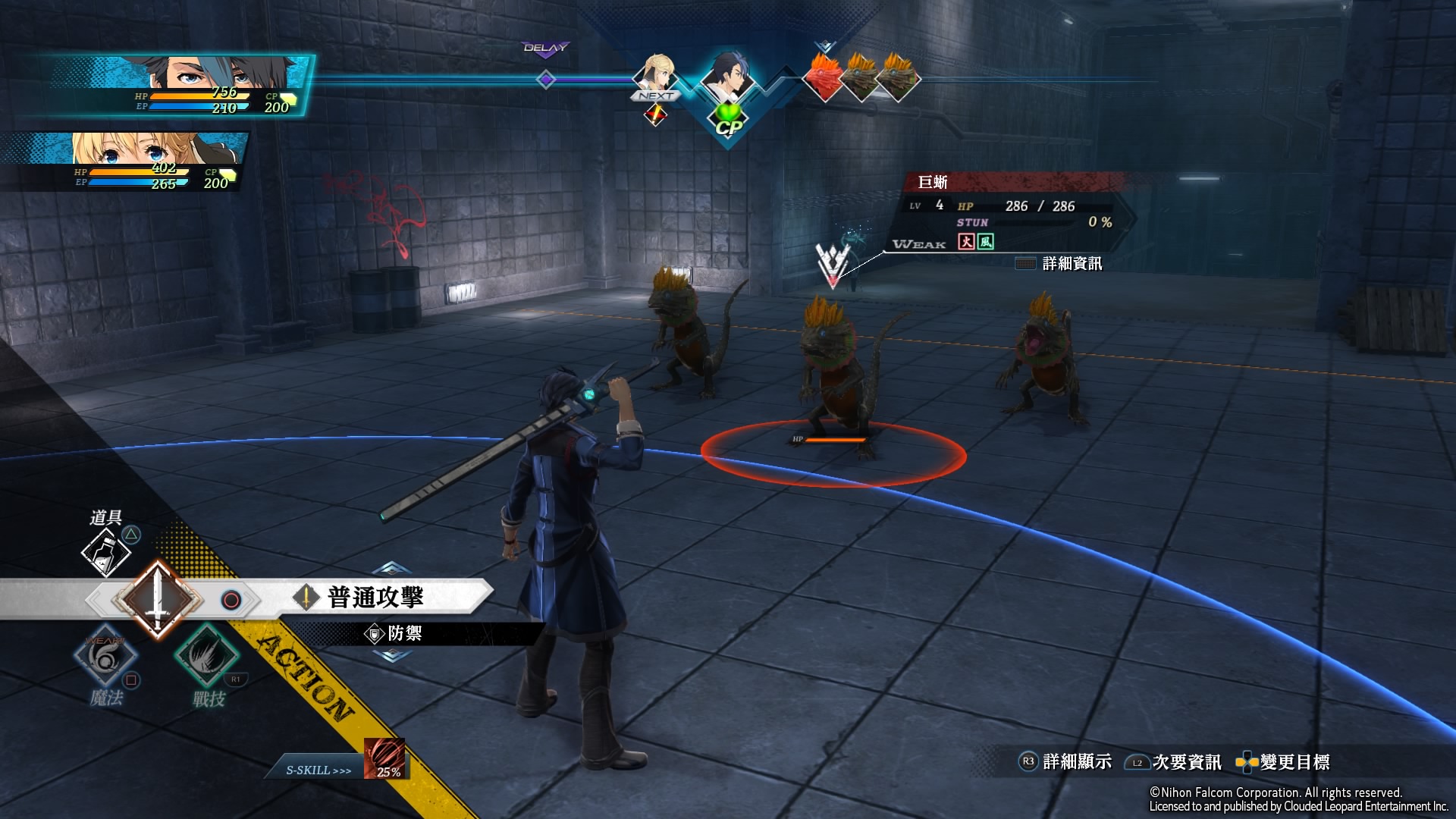Open the 戰技 crafts menu icon
This screenshot has width=1456, height=819.
click(x=206, y=654)
